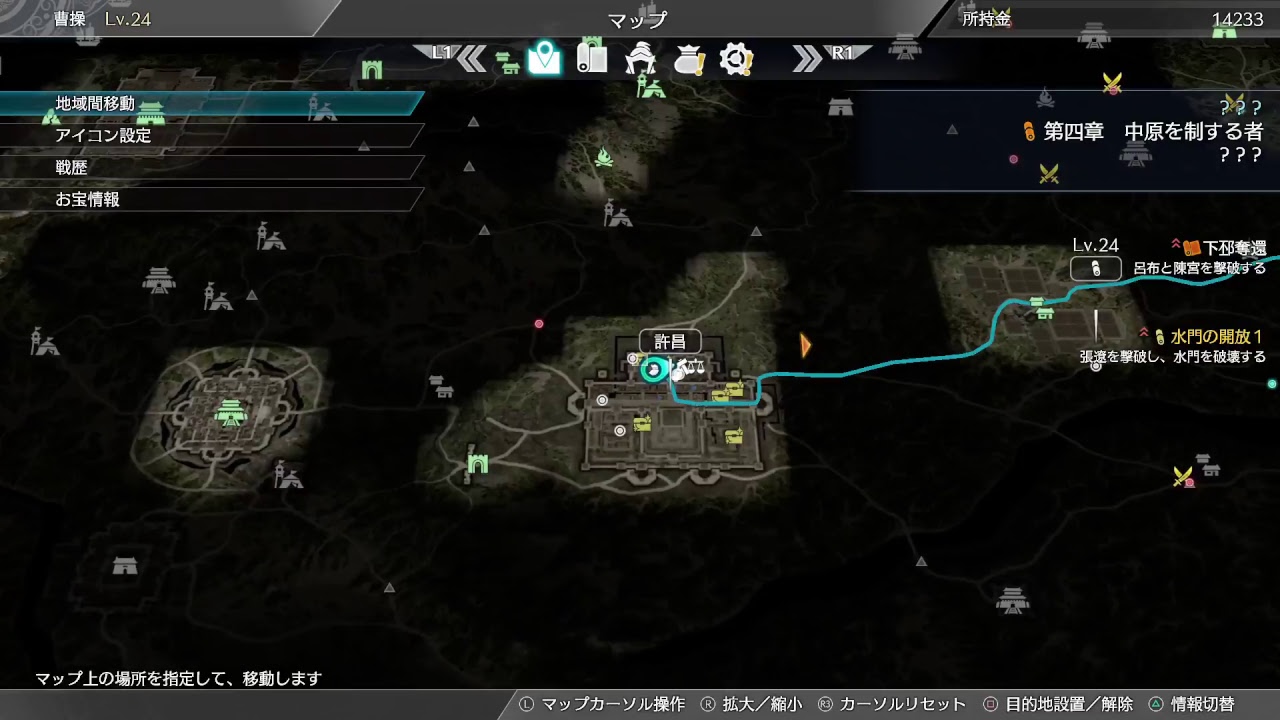Select the map pin tab icon

[543, 58]
